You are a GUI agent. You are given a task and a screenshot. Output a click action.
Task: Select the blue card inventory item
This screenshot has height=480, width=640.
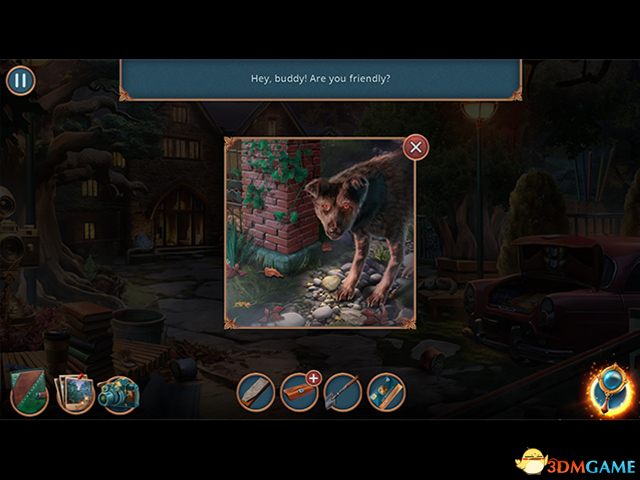tap(386, 391)
